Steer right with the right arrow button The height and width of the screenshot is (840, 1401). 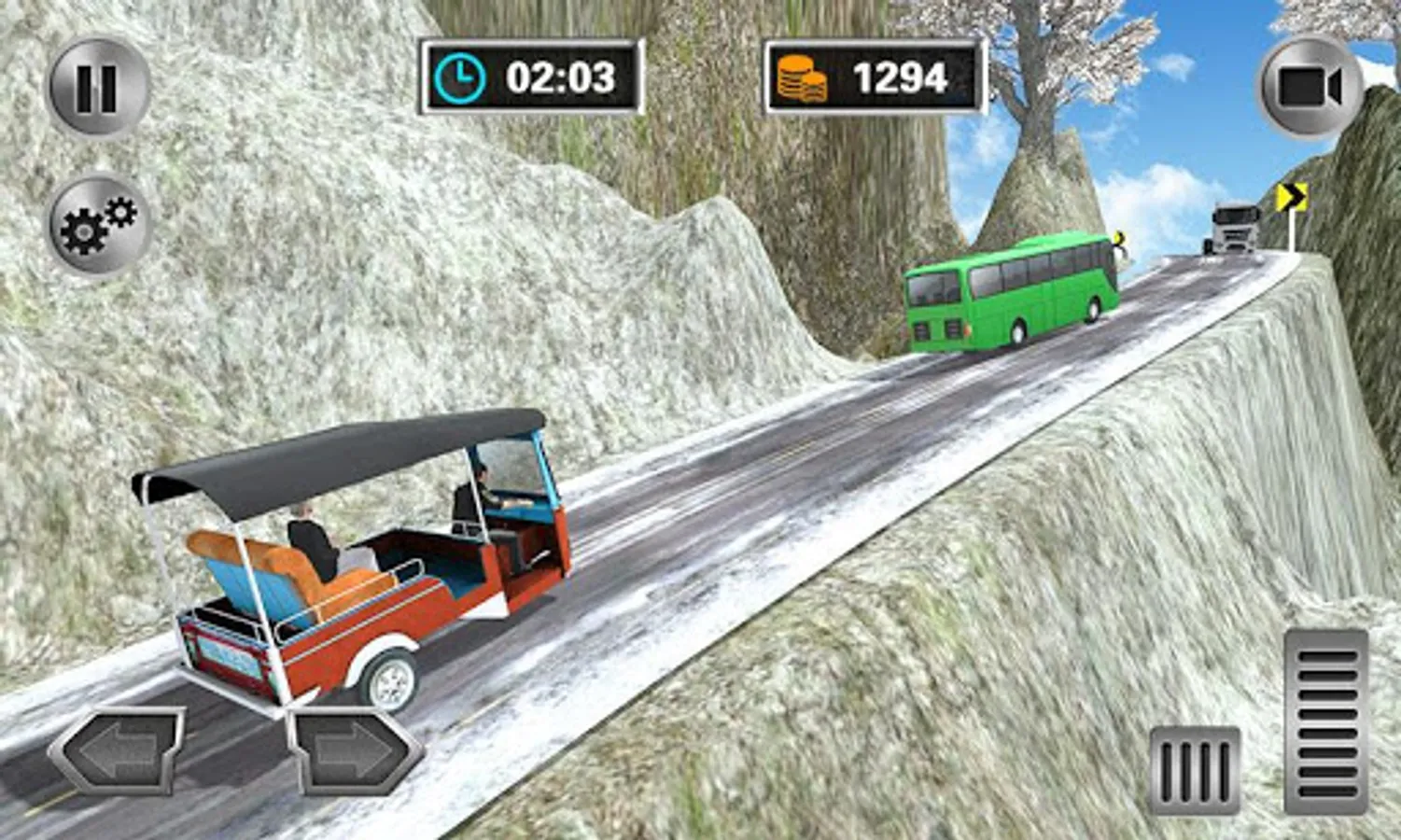(355, 751)
